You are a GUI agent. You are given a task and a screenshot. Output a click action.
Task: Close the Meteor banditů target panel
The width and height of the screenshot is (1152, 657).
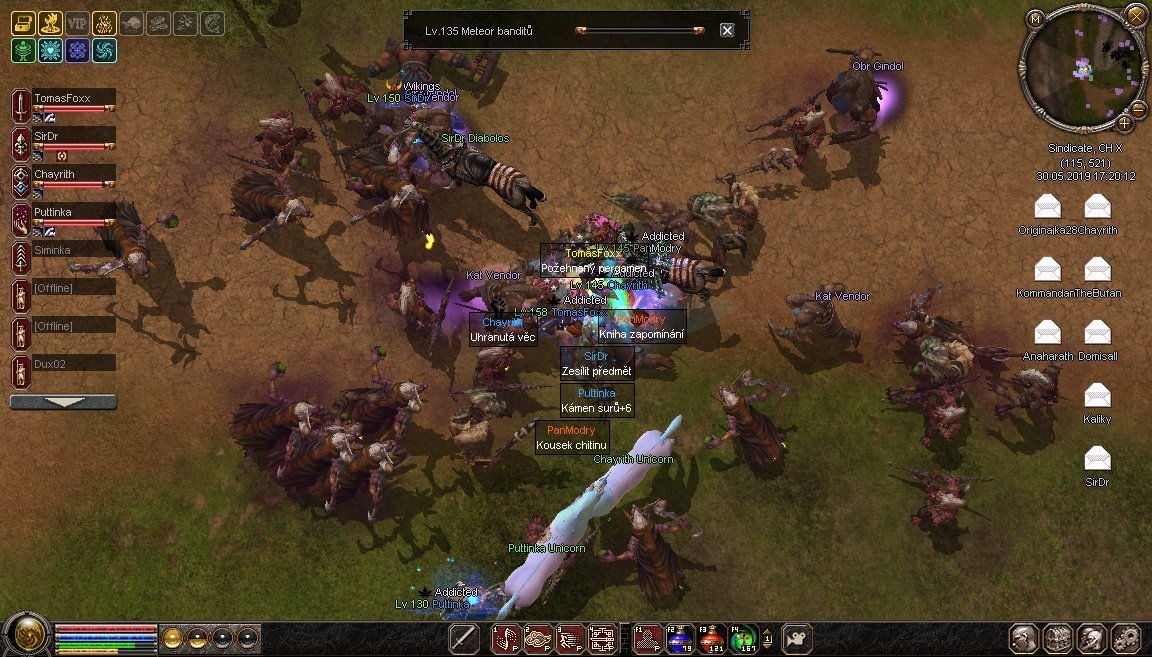[727, 30]
